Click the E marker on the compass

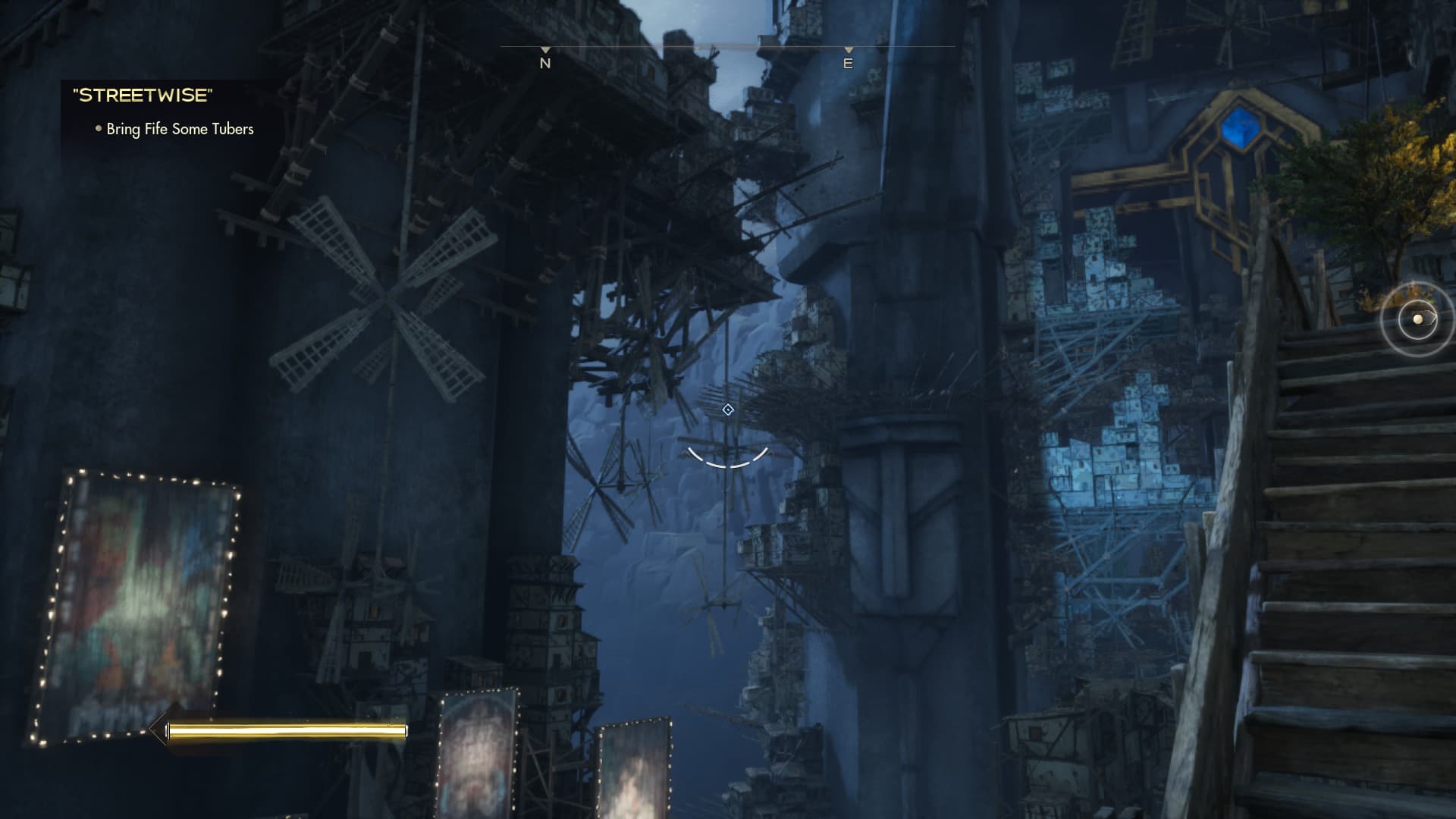848,63
